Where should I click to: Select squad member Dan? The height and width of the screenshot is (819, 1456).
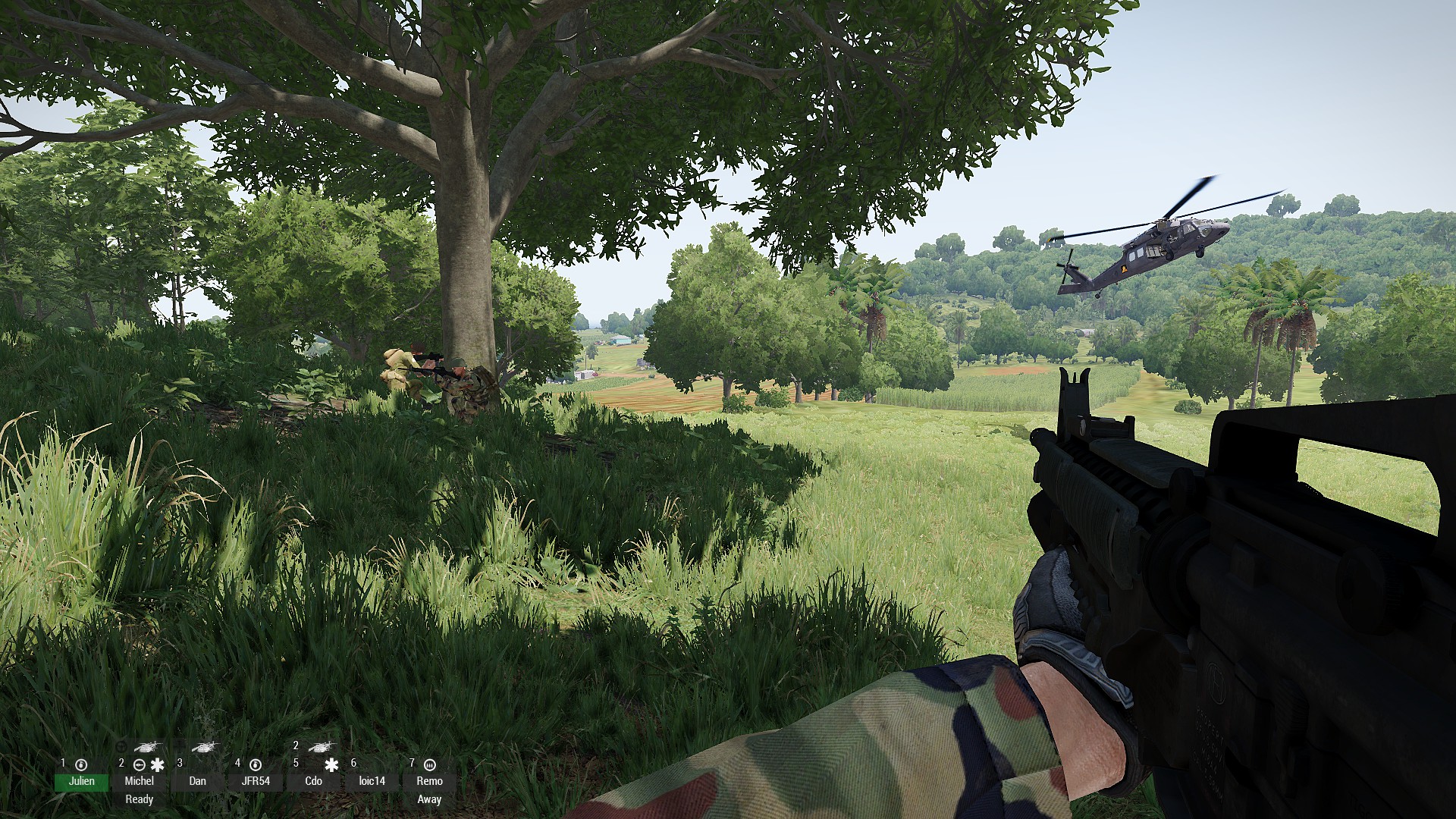(198, 781)
